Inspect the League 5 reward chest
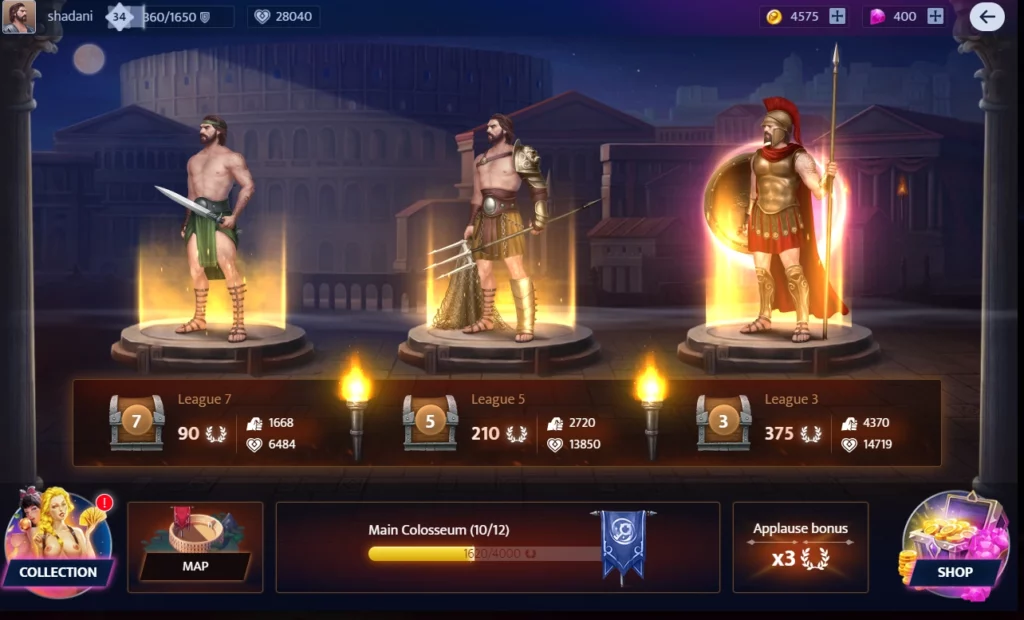This screenshot has height=620, width=1024. point(430,422)
